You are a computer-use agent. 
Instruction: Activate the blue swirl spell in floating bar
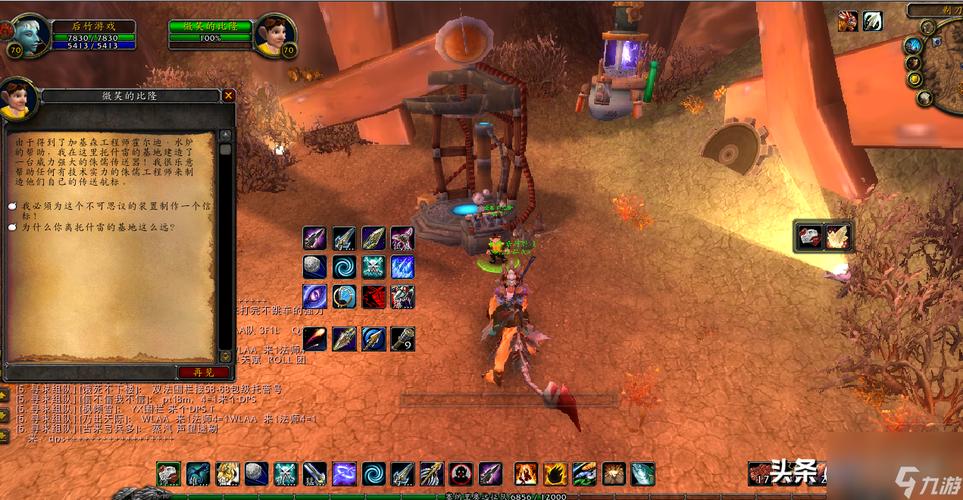tap(345, 267)
